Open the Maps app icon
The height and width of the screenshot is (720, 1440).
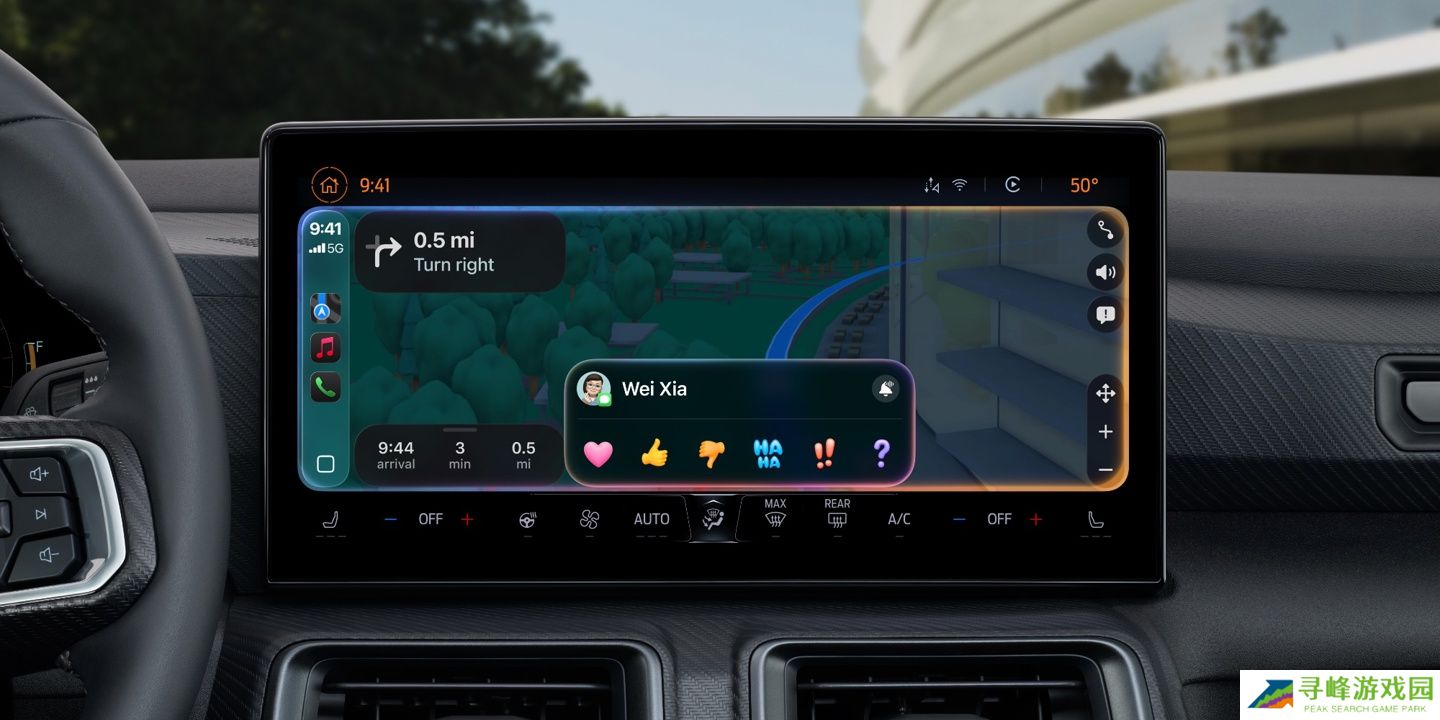[x=325, y=308]
